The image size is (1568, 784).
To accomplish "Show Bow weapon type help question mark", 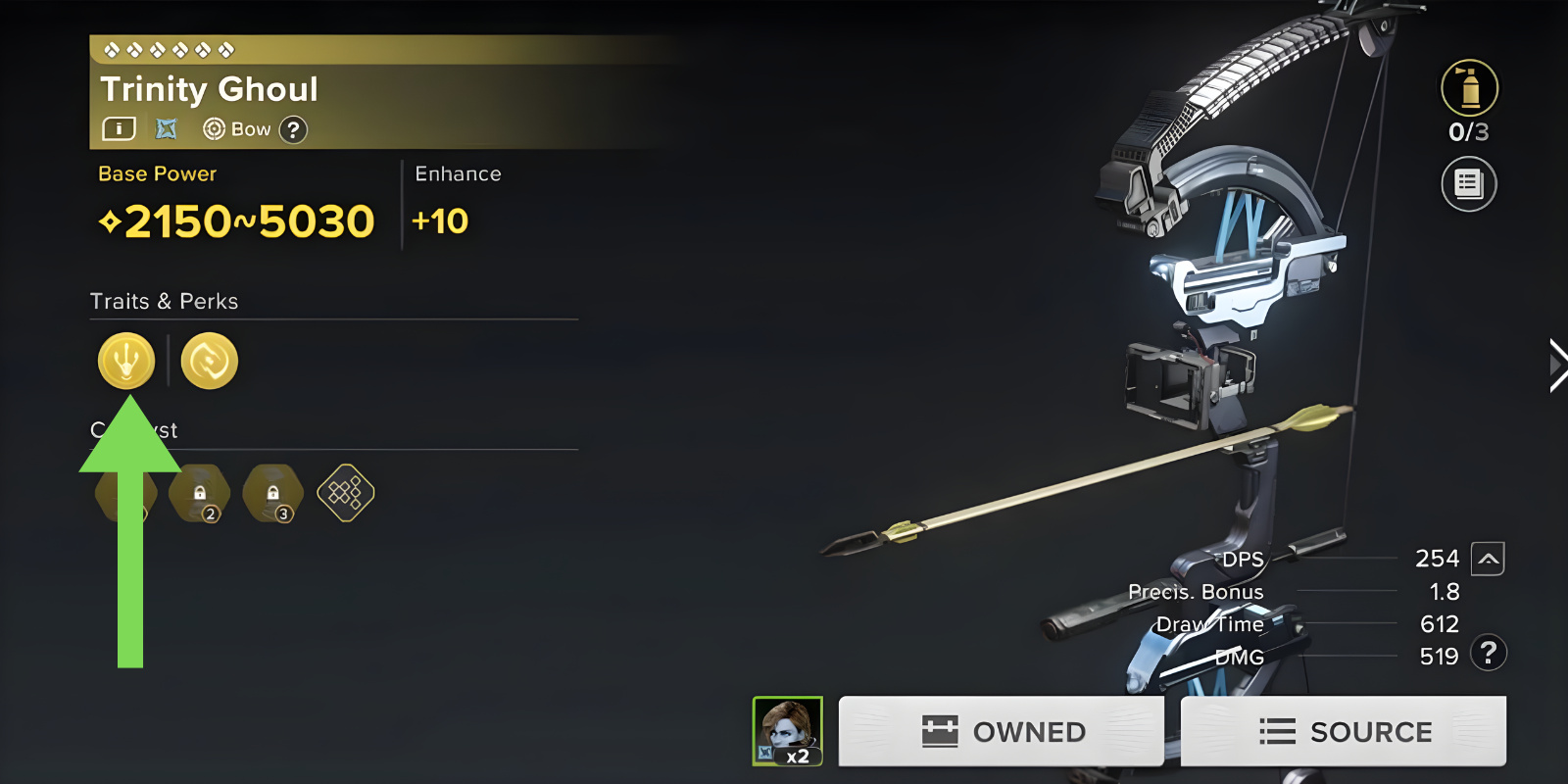I will point(293,129).
